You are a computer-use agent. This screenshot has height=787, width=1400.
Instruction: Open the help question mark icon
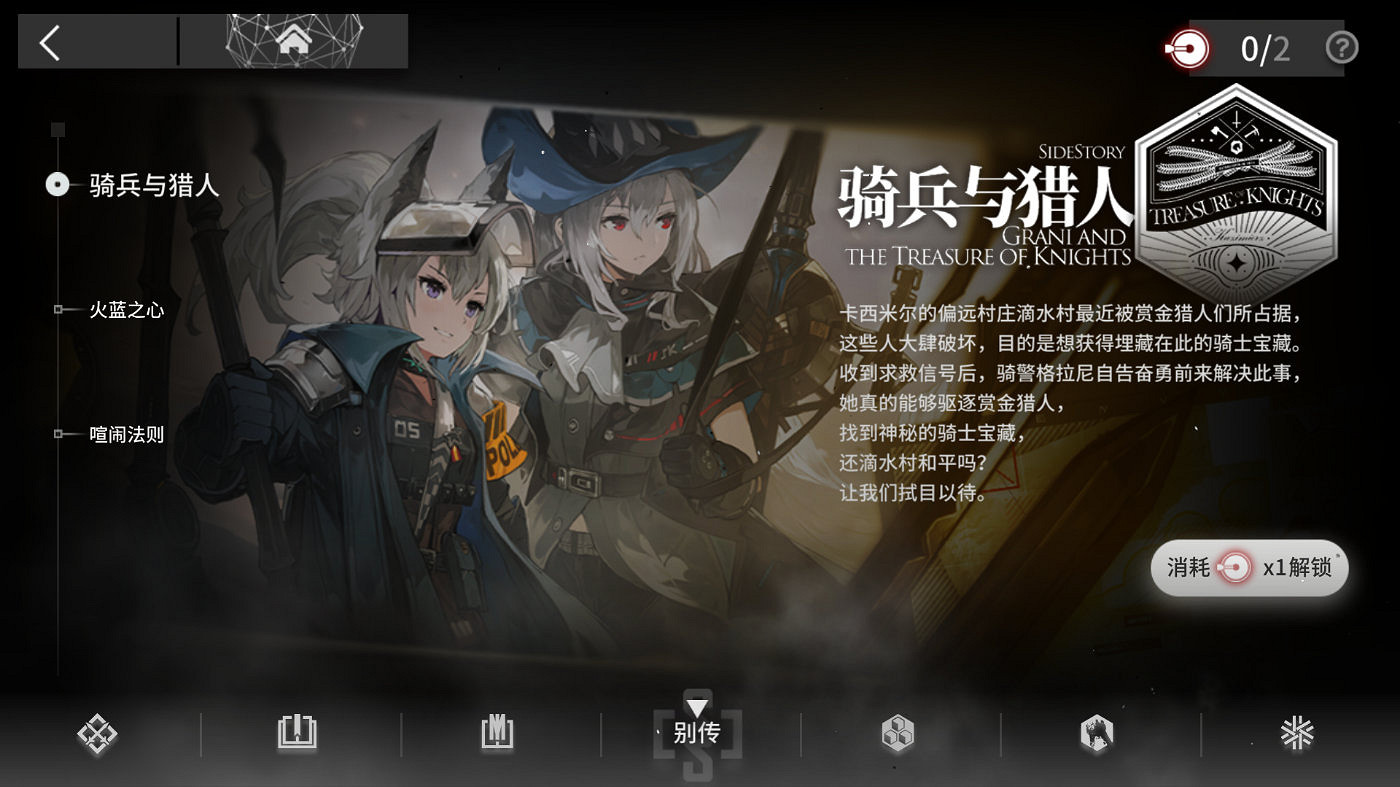pos(1342,47)
